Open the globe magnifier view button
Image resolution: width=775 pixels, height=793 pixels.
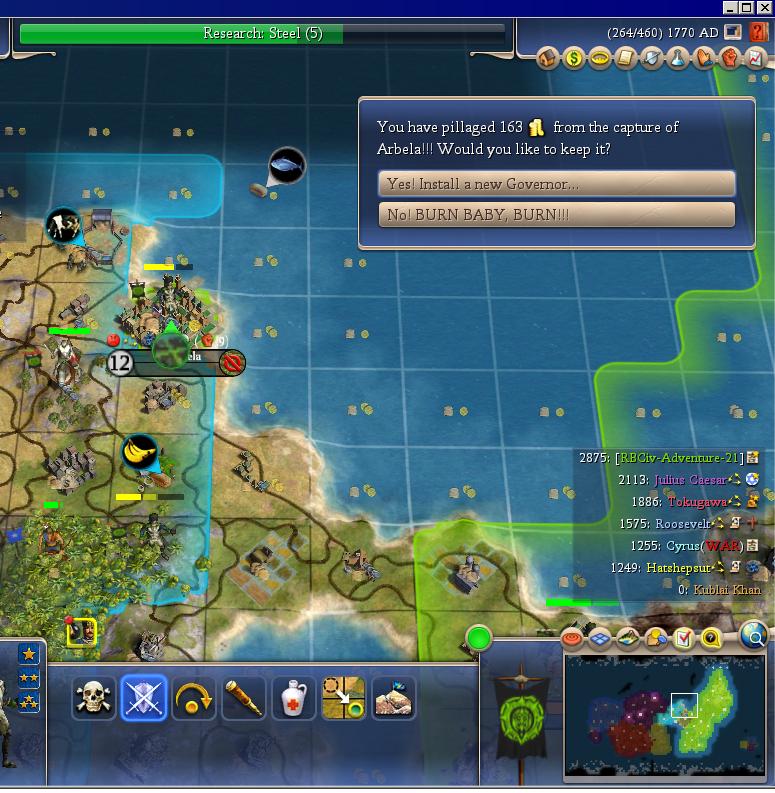754,636
